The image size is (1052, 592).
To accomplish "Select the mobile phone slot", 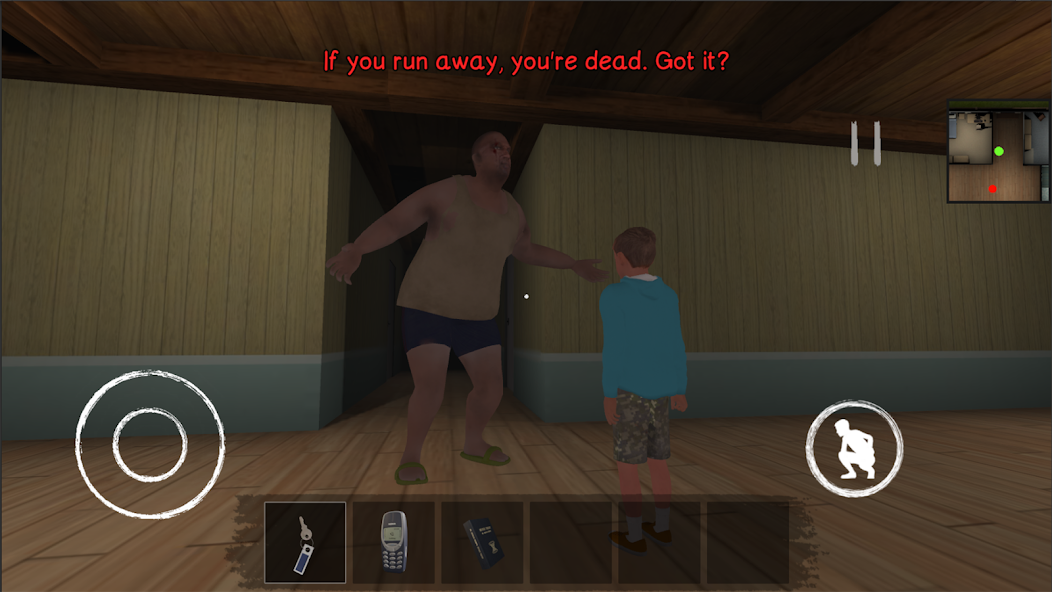I will tap(394, 542).
